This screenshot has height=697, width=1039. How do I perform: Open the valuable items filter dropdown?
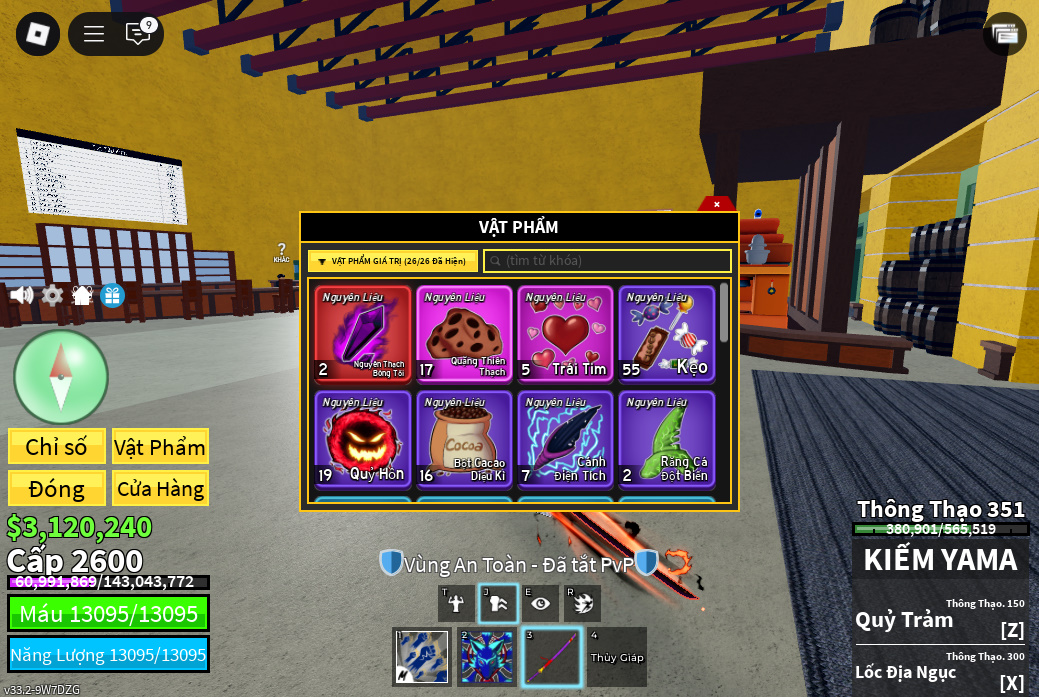tap(393, 261)
